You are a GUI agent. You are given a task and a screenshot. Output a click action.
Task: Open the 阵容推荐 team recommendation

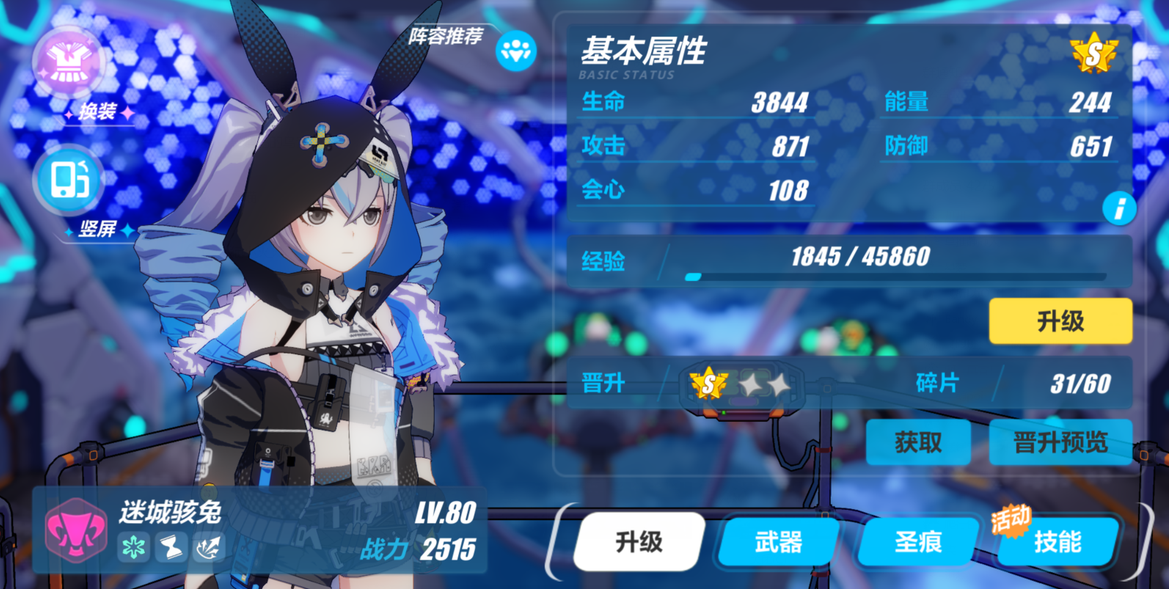click(516, 49)
